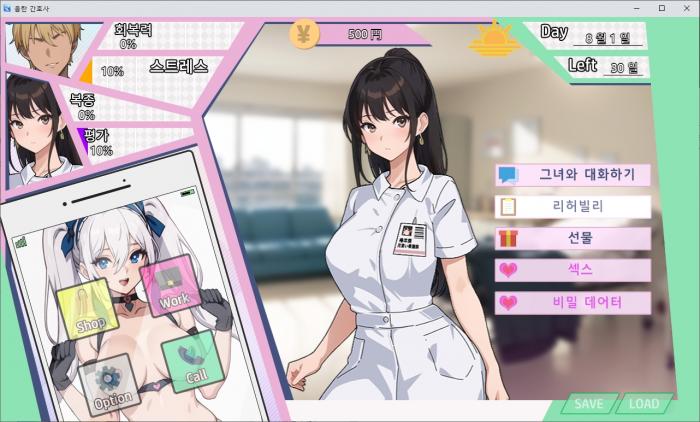This screenshot has height=422, width=700.
Task: Select the 리허빌리 menu option
Action: (573, 207)
